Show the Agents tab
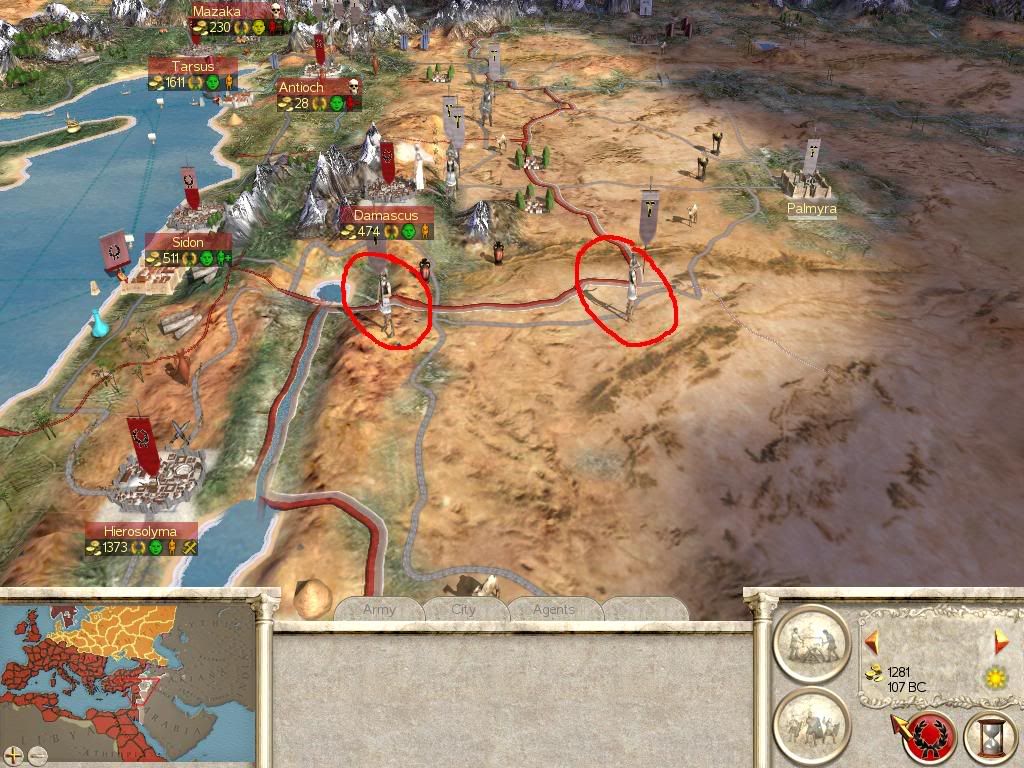This screenshot has width=1024, height=768. (x=554, y=609)
